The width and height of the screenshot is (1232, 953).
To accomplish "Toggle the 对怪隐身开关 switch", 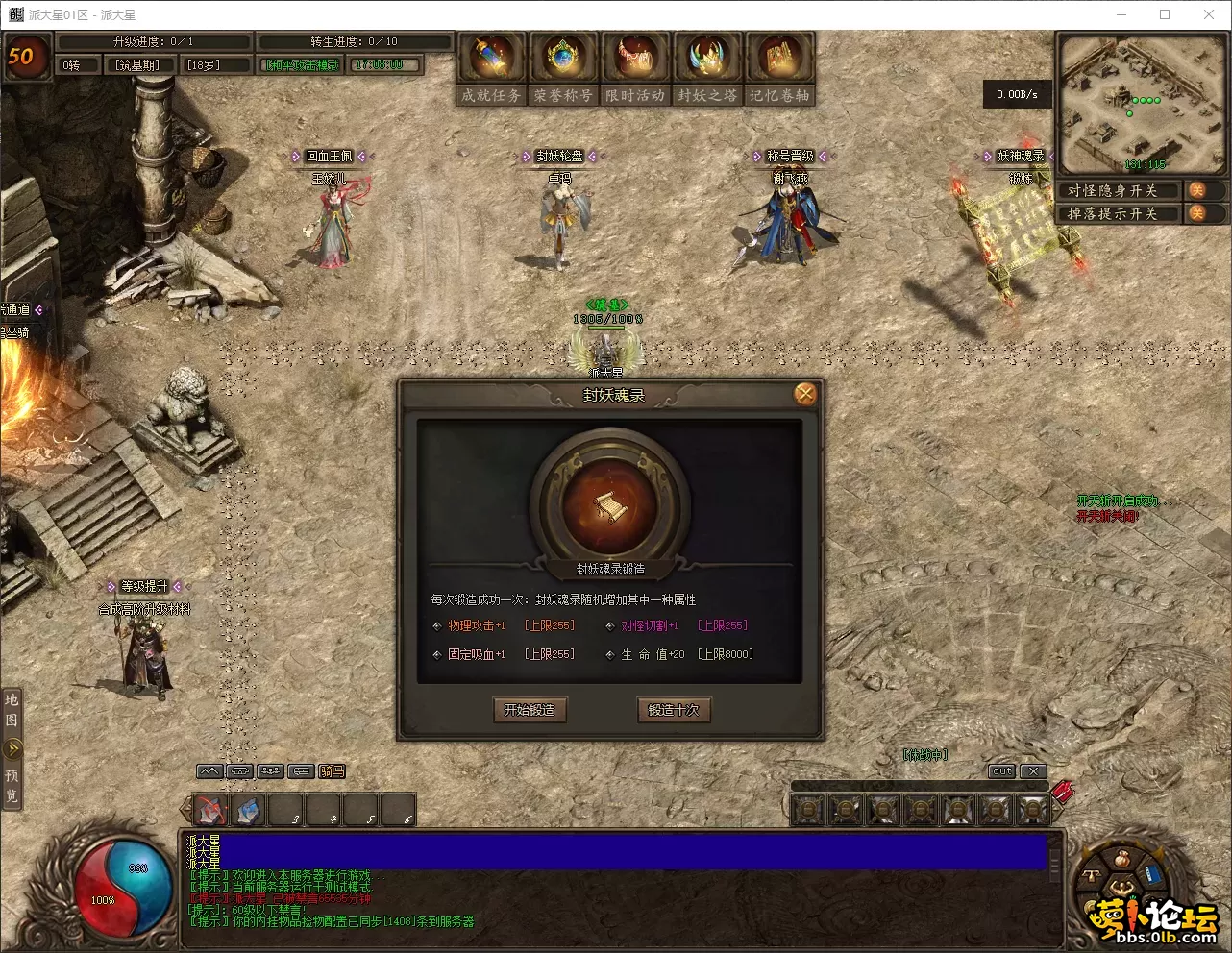I will (x=1197, y=190).
